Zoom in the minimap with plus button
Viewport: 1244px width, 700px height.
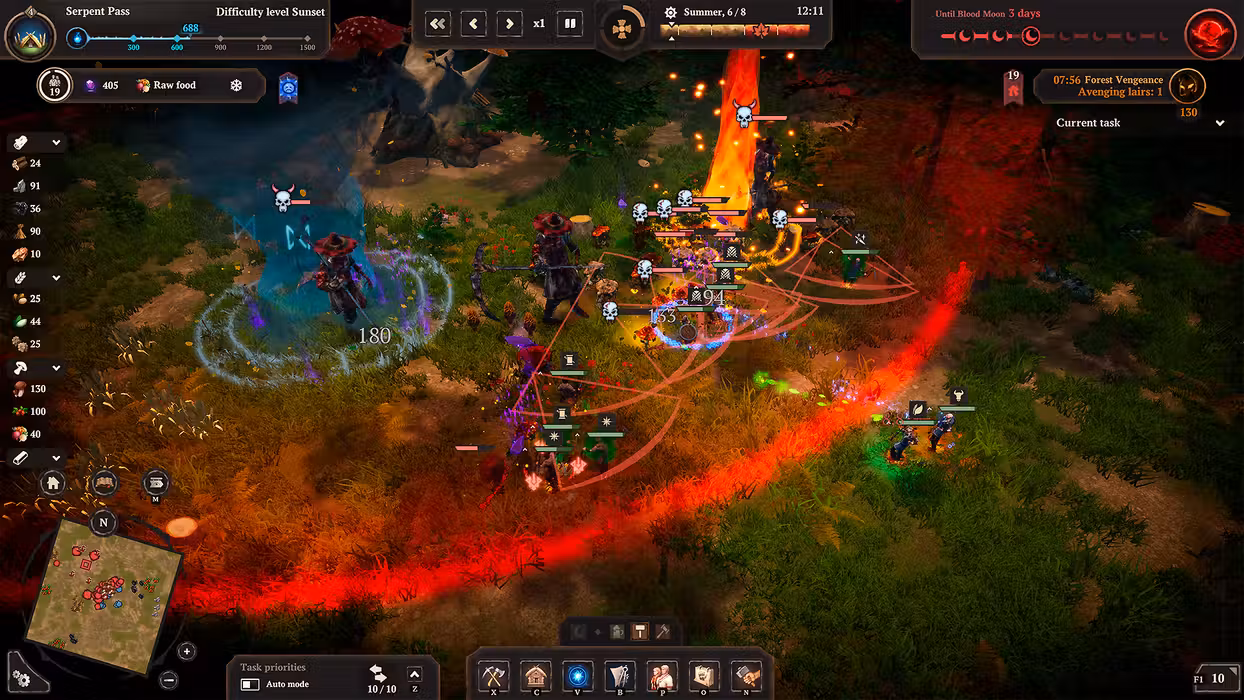pyautogui.click(x=187, y=651)
